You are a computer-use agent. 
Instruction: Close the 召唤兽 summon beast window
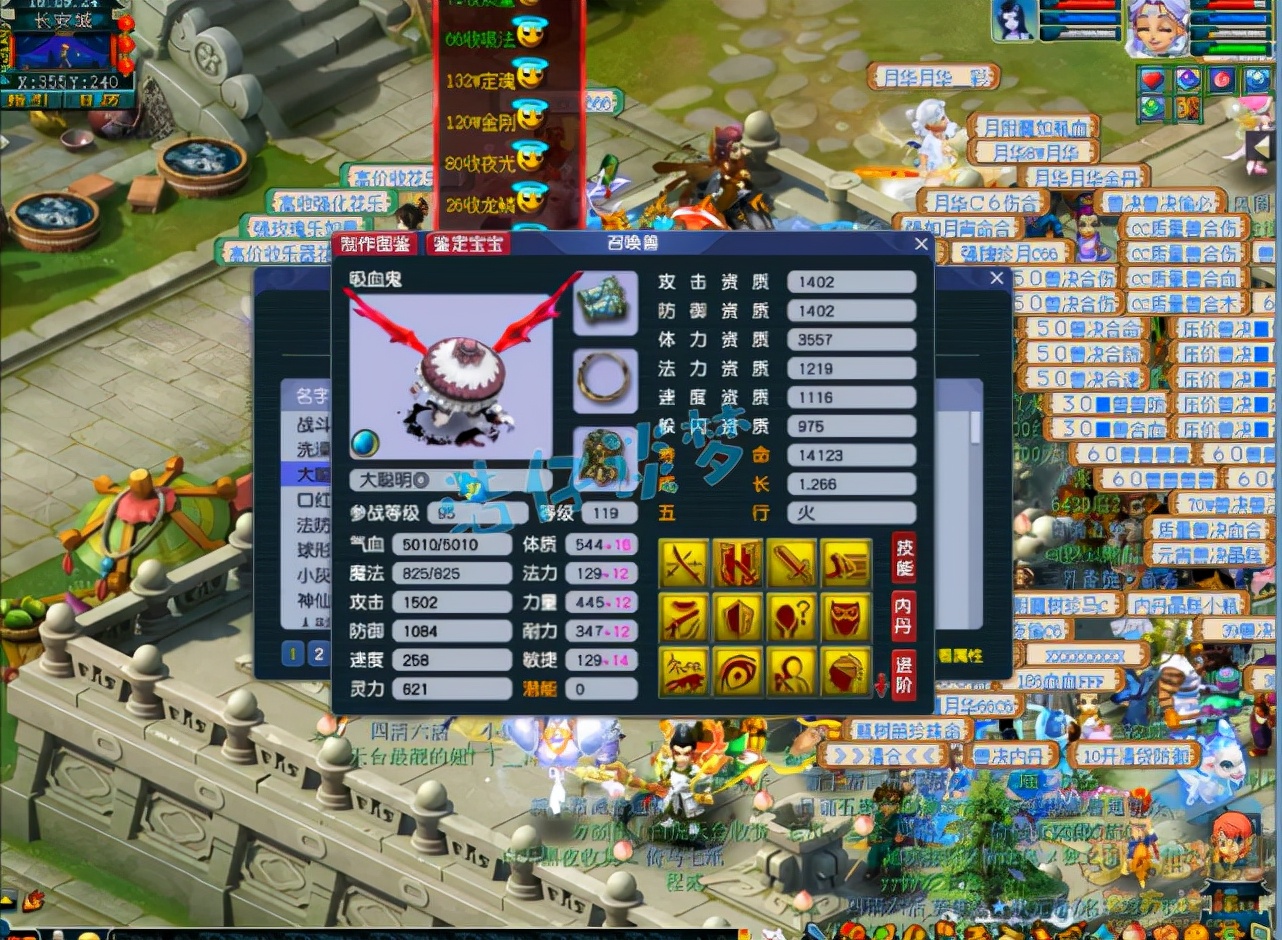pos(921,243)
